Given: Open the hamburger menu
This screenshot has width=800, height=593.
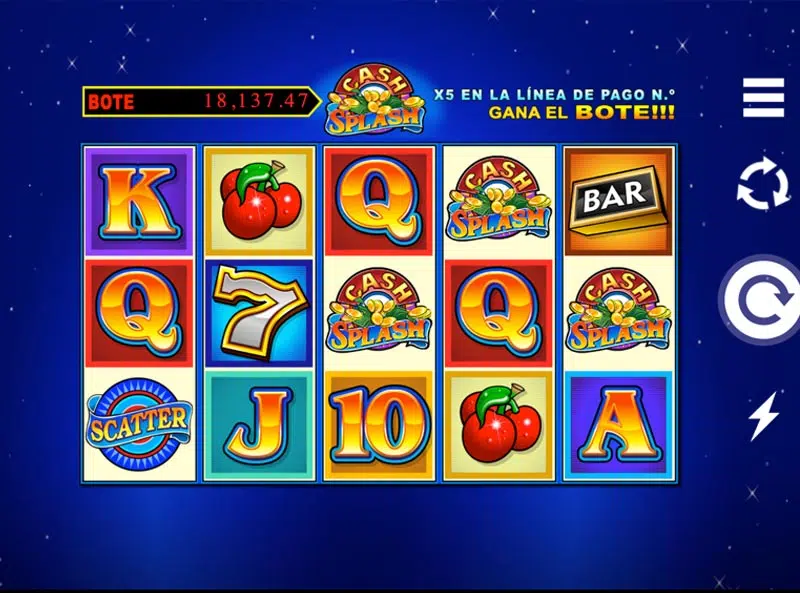Looking at the screenshot, I should (763, 97).
